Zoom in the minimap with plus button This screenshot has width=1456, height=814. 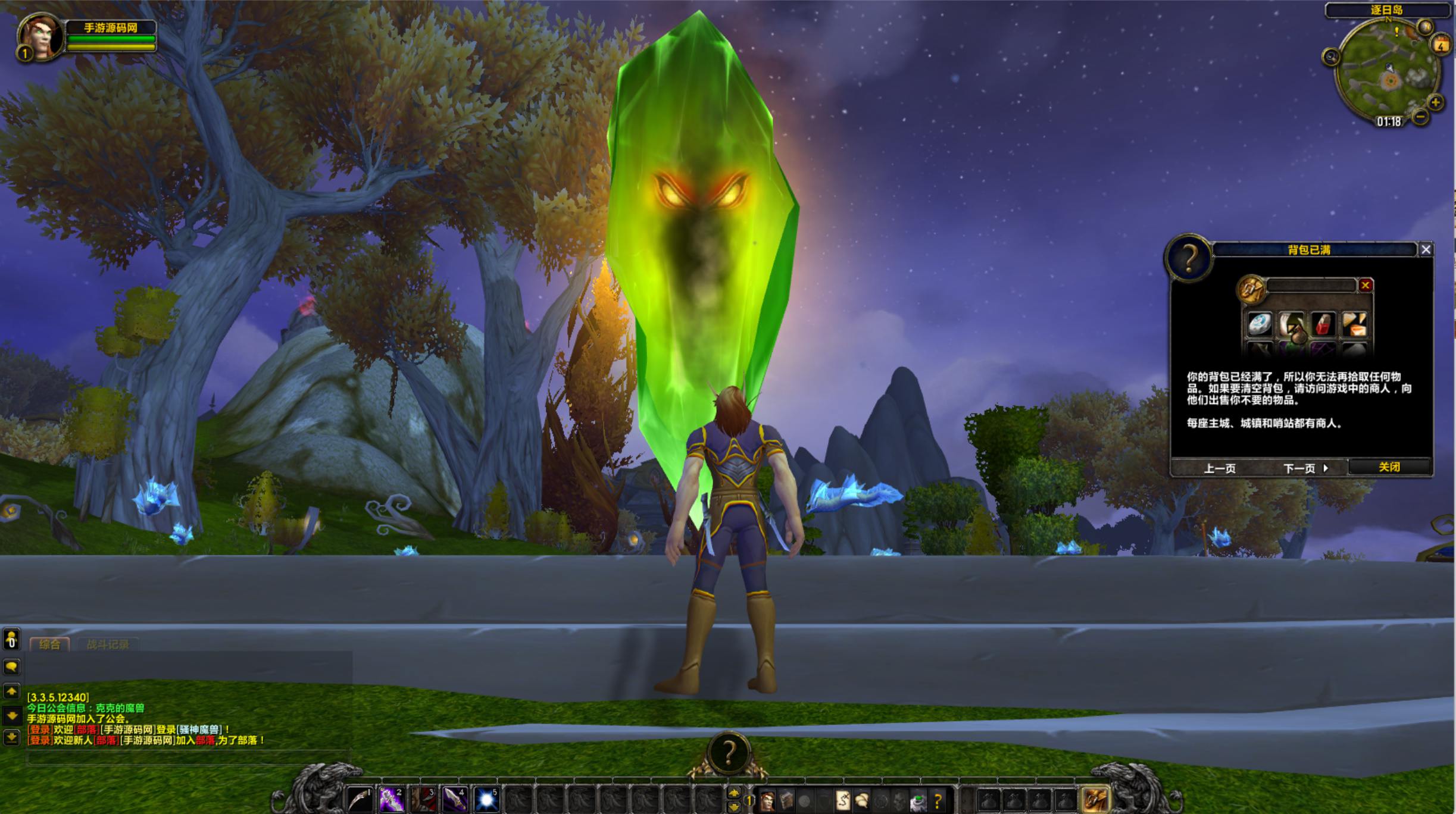(1436, 102)
